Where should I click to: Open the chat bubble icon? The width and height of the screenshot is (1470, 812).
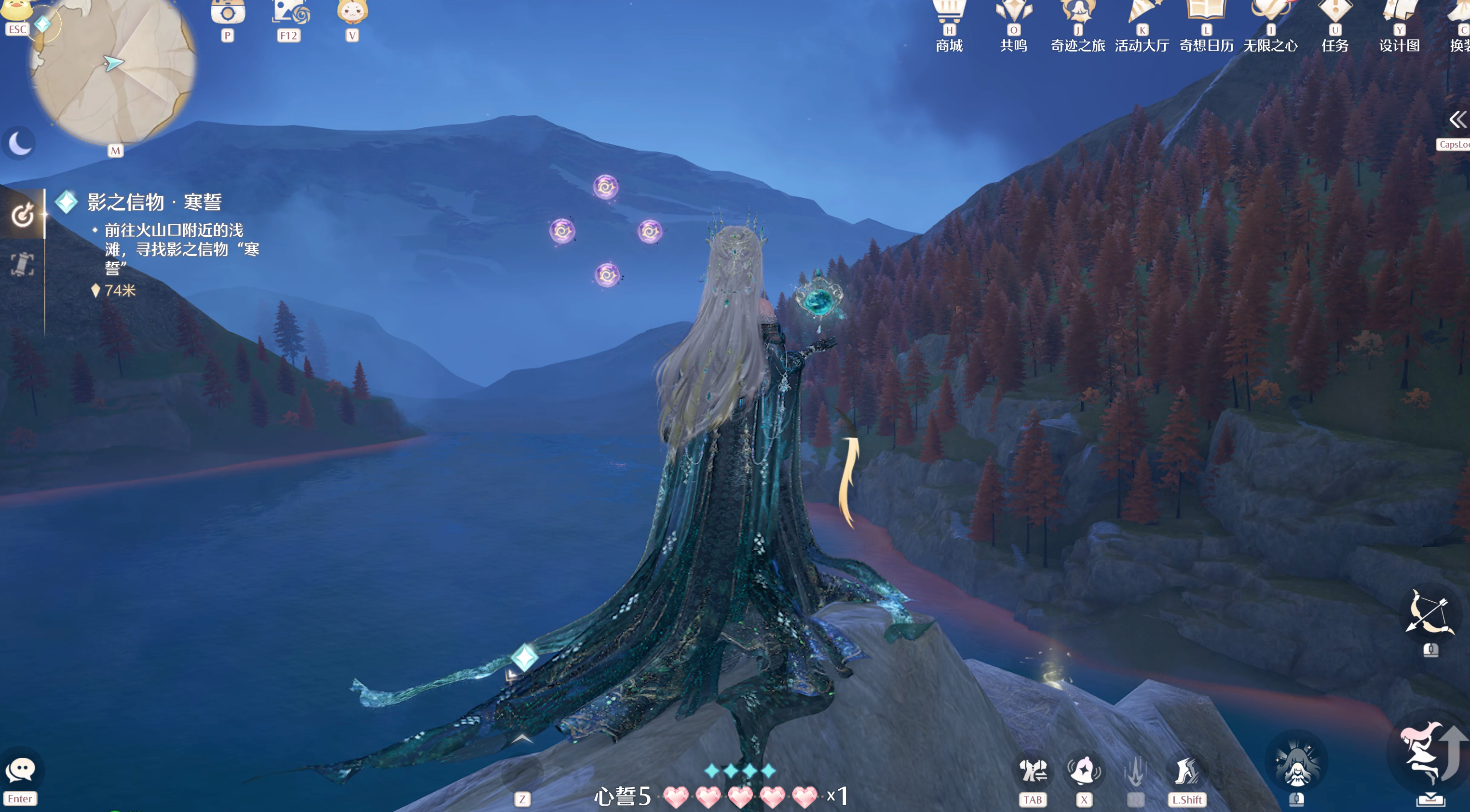[21, 770]
